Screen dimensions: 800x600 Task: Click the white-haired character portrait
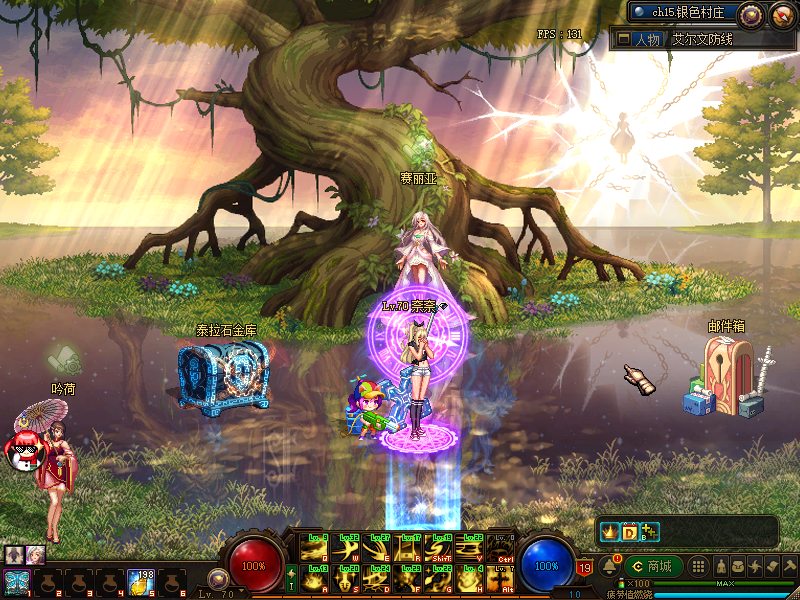coord(37,554)
